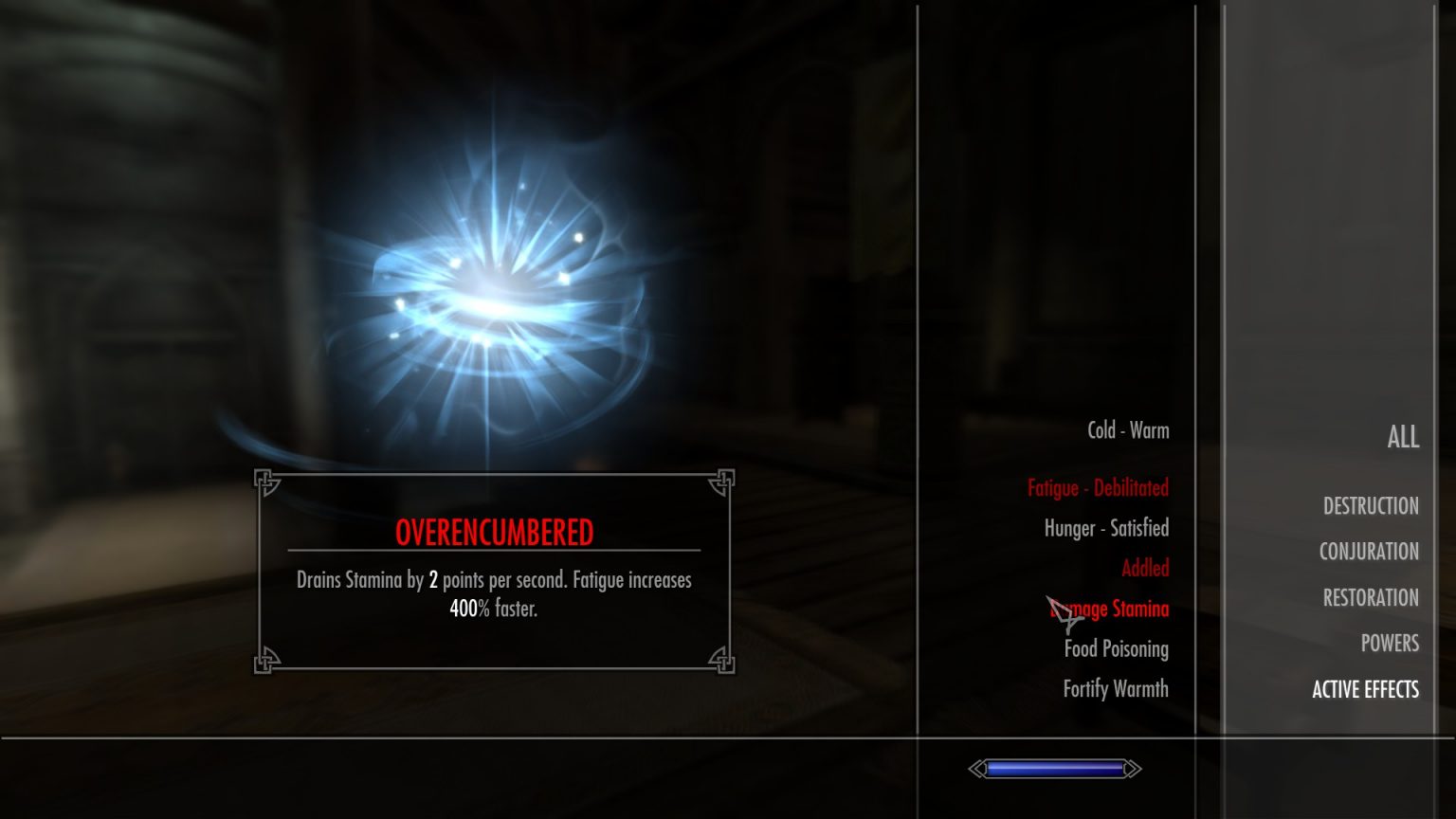Select the ALL magic category
1456x819 pixels.
1402,437
